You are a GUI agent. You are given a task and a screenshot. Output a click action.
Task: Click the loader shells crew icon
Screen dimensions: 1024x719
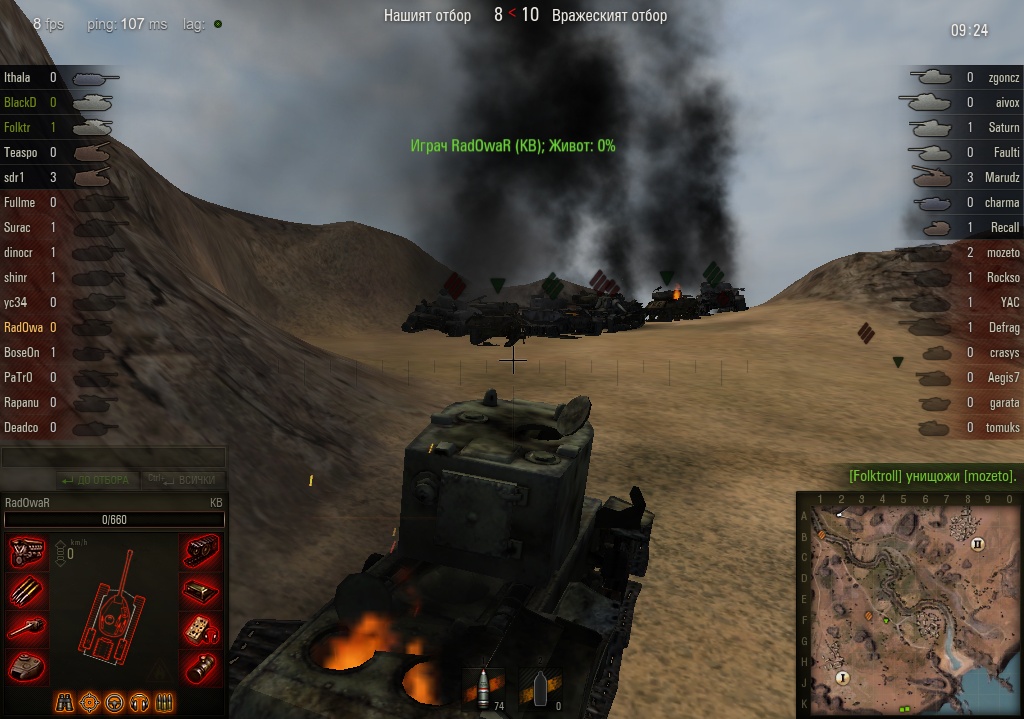[165, 702]
